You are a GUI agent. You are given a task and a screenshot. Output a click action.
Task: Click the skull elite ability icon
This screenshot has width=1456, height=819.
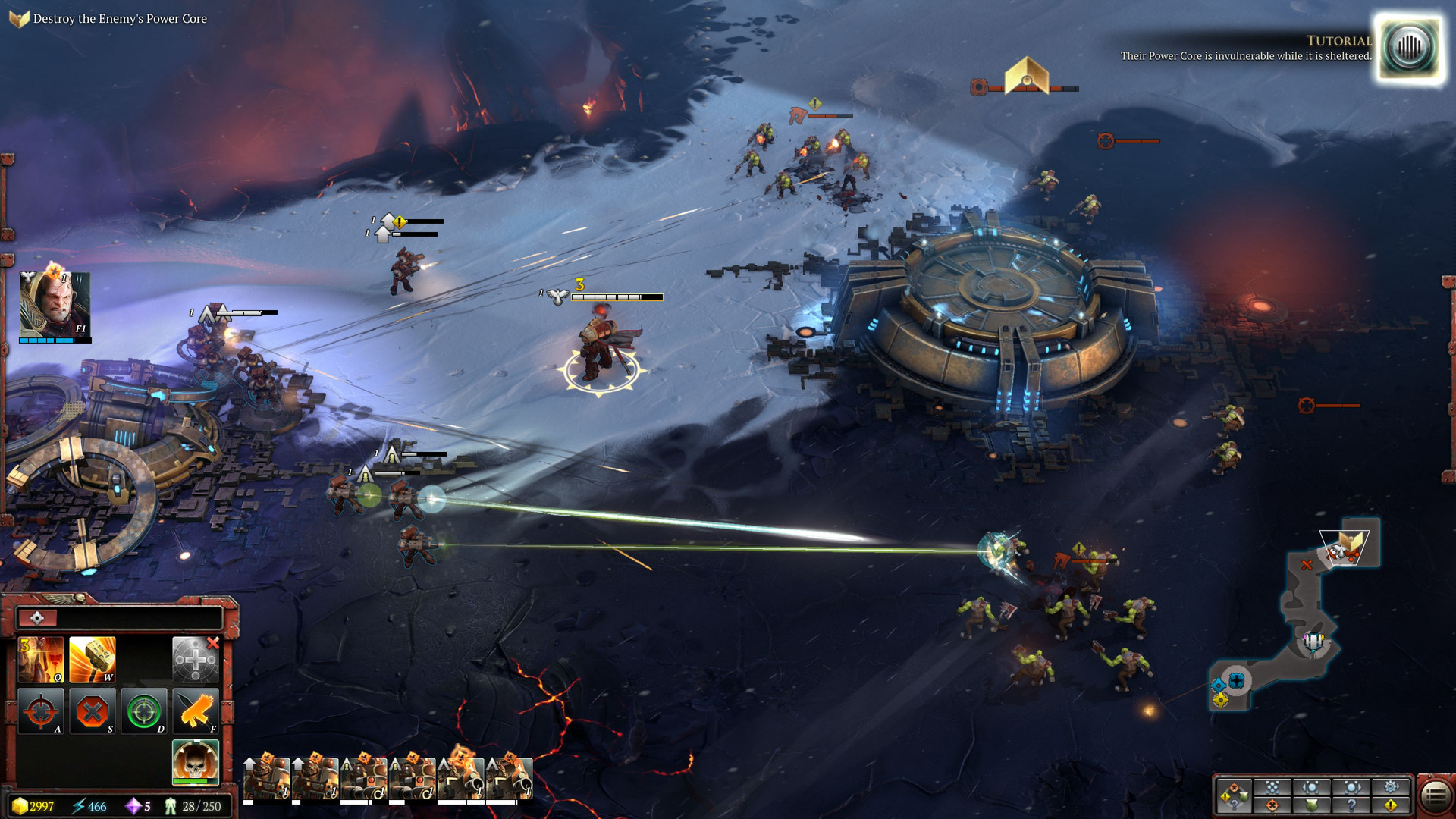(196, 761)
